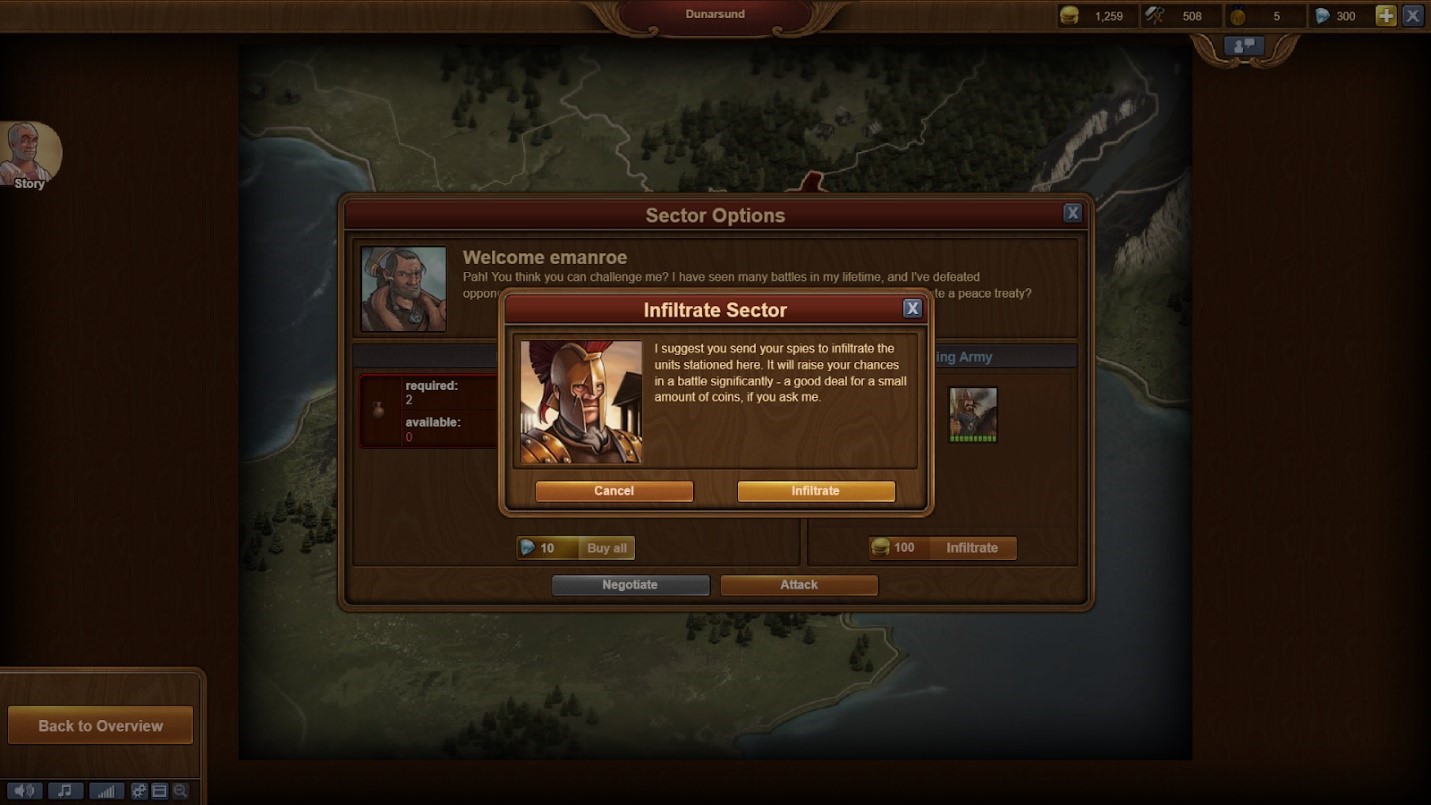Open the social chat tab icon

coord(1245,46)
